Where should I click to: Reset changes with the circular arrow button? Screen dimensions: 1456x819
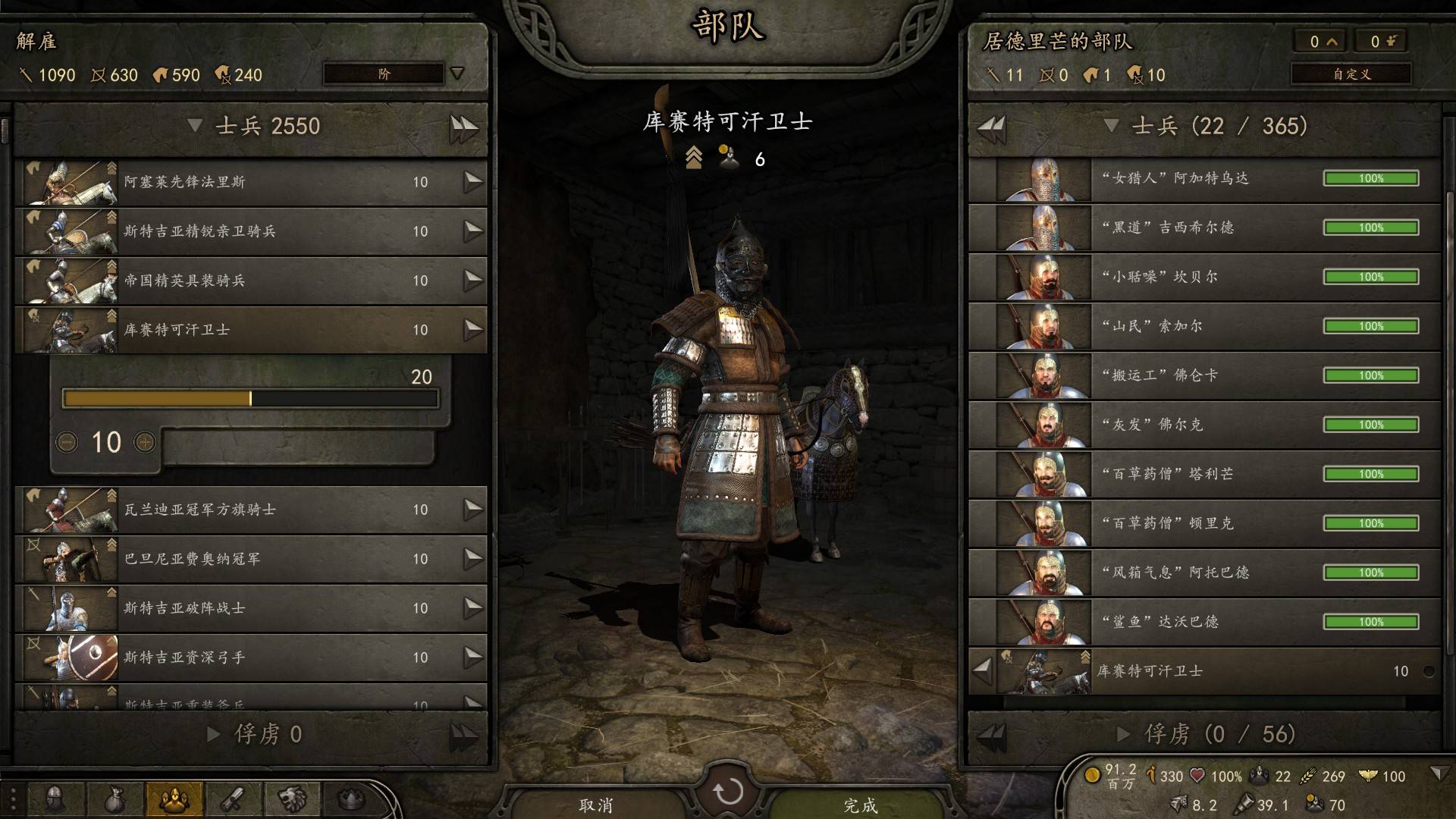coord(727,792)
